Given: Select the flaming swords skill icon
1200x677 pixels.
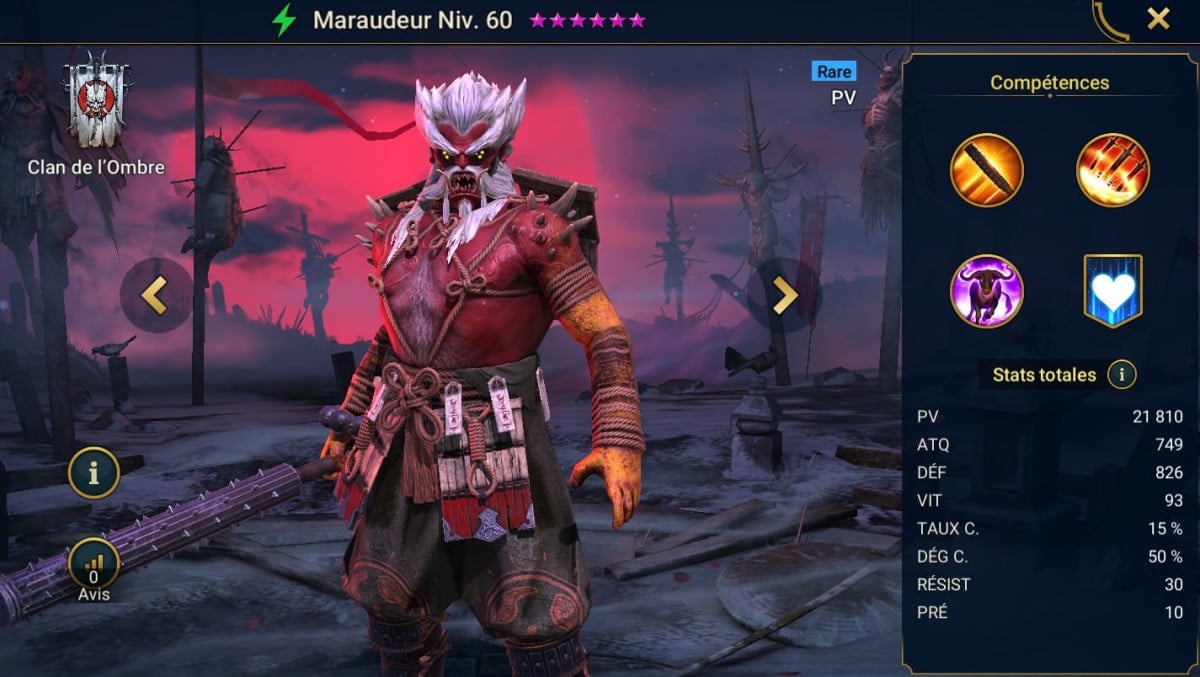Looking at the screenshot, I should coord(1113,170).
